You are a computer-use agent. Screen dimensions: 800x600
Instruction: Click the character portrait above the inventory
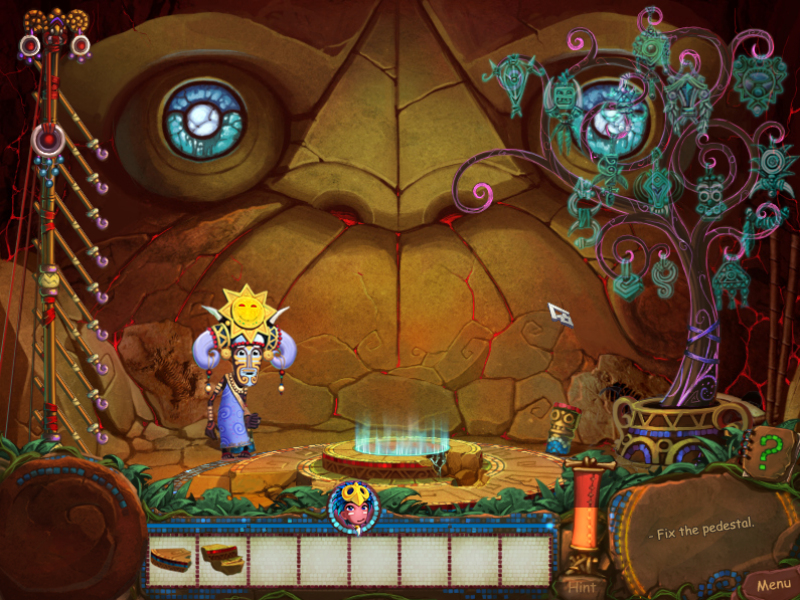pyautogui.click(x=355, y=506)
